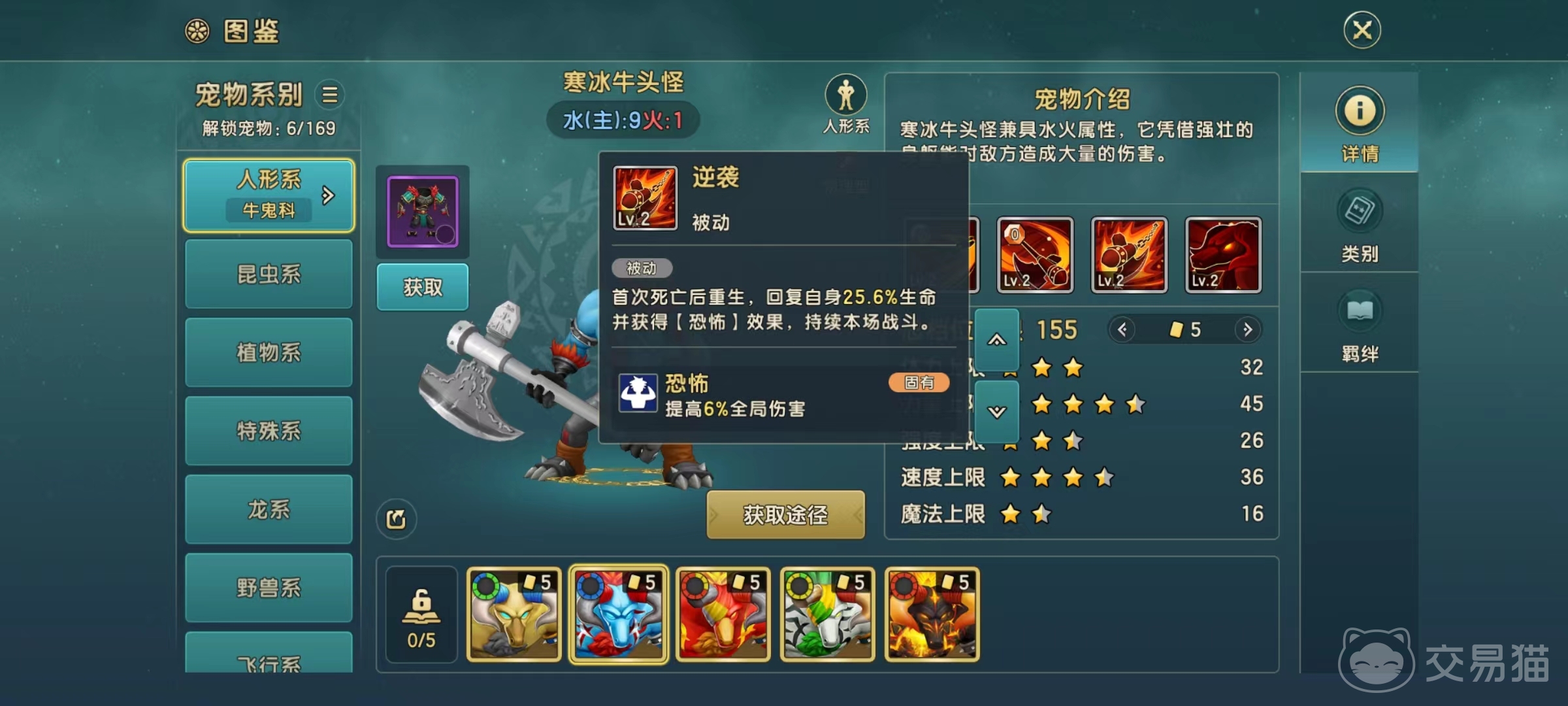The width and height of the screenshot is (1568, 706).
Task: Select the second Lv.2 axe skill icon
Action: (x=1036, y=255)
